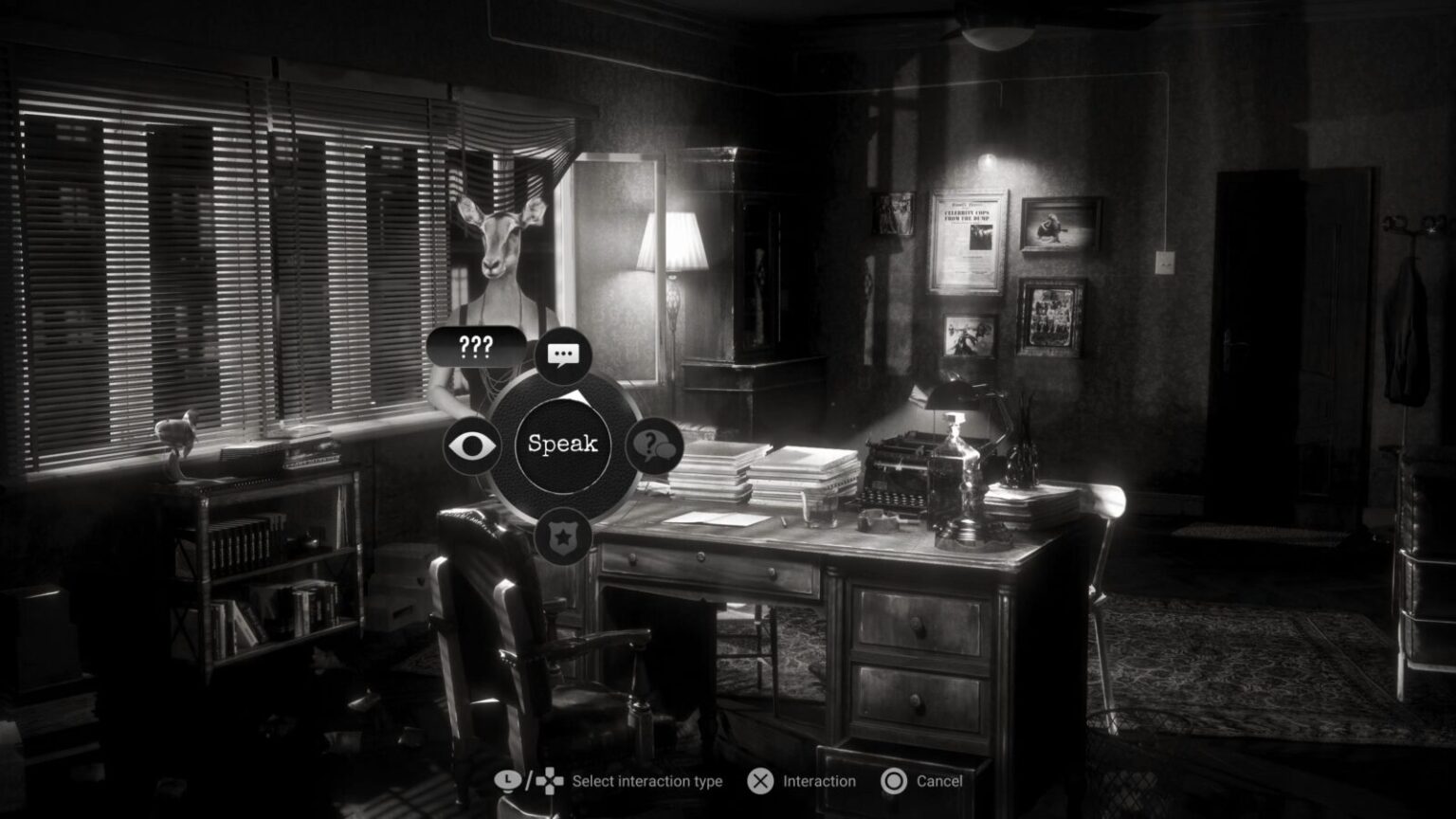This screenshot has width=1456, height=819.
Task: Choose the eye icon to look
Action: tap(472, 445)
